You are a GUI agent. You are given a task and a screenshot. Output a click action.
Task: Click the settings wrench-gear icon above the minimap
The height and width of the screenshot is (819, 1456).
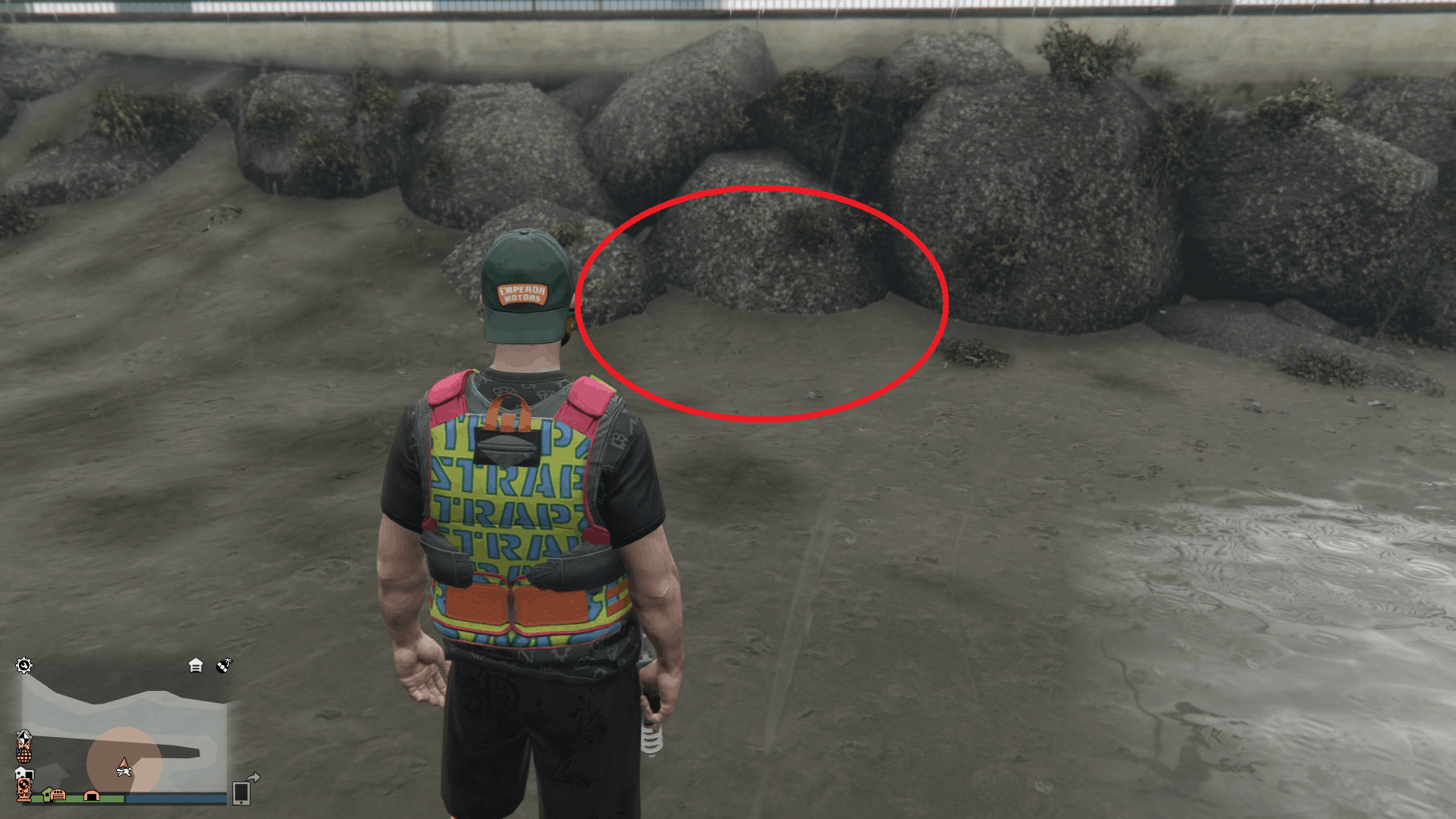pyautogui.click(x=24, y=664)
